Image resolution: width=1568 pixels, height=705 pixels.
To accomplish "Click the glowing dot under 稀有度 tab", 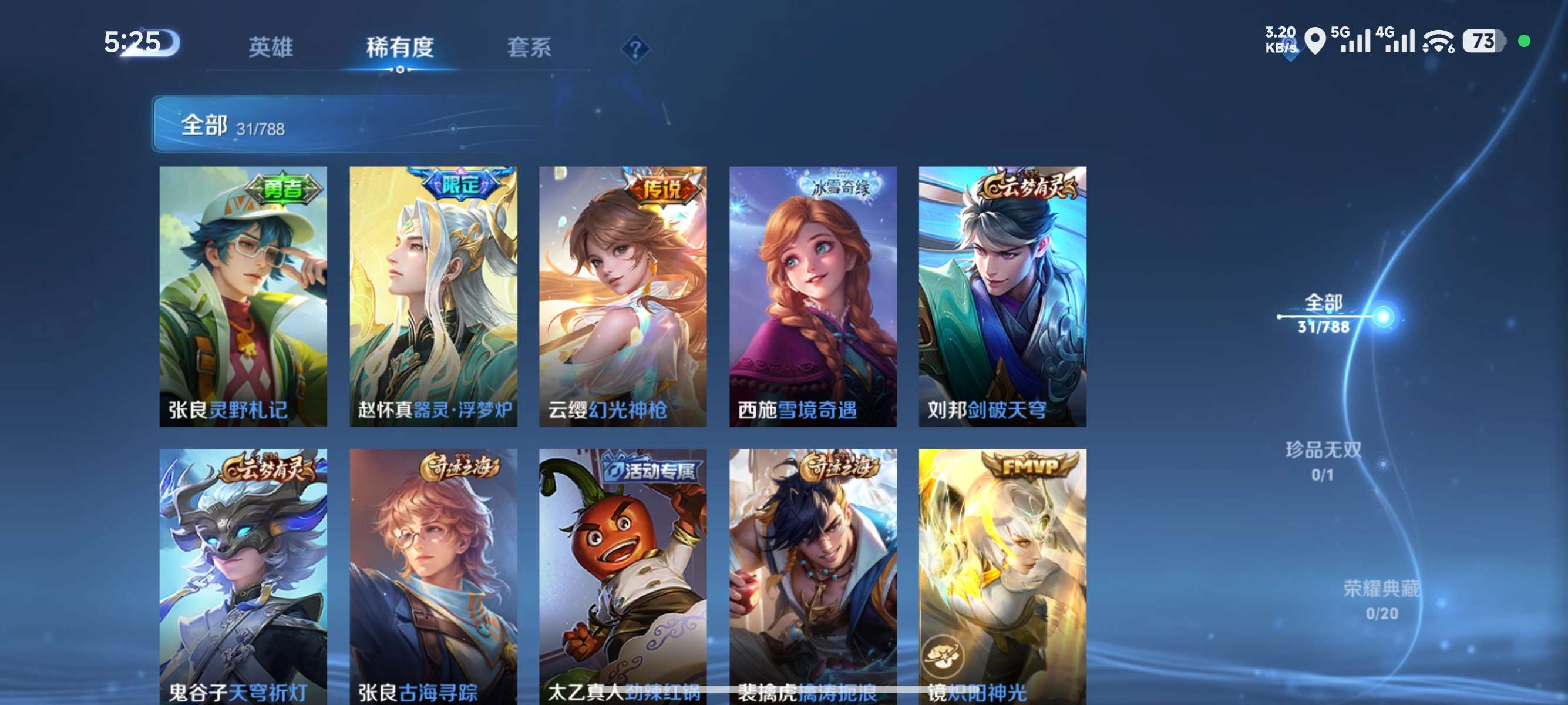I will click(x=401, y=70).
